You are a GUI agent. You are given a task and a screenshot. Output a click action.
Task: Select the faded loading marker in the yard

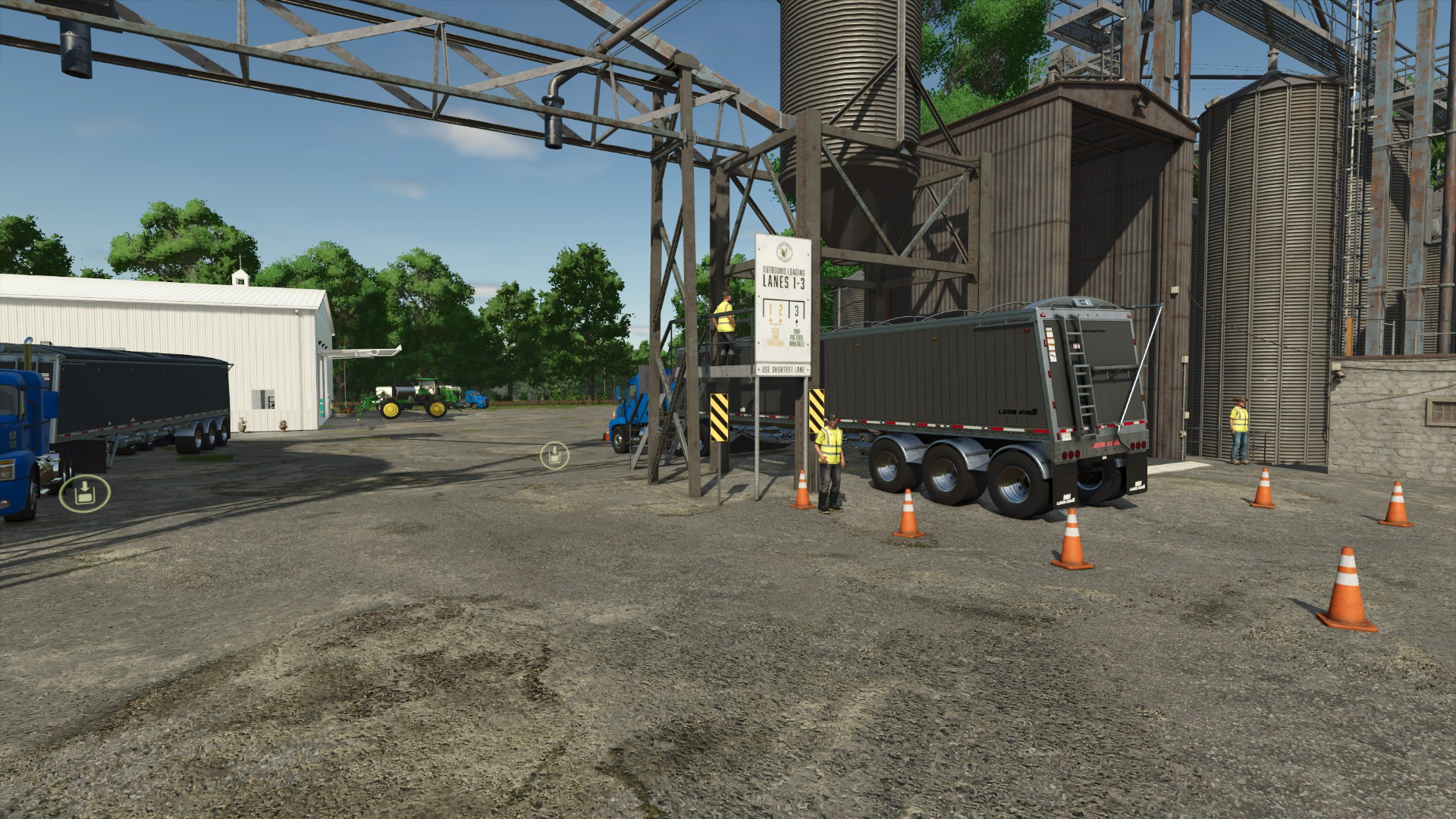pyautogui.click(x=554, y=456)
